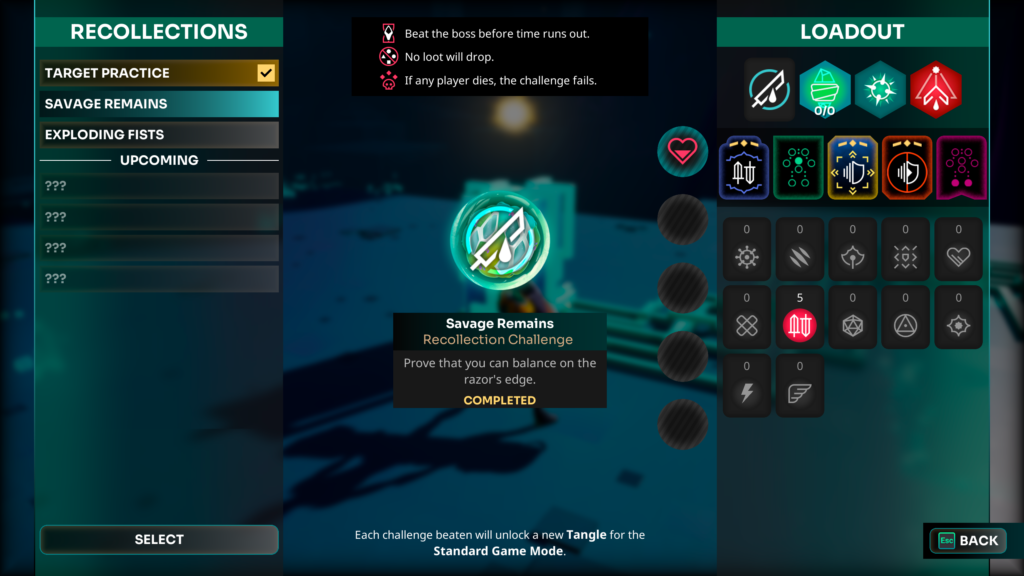Choose the Savage Remains challenge
1024x576 pixels.
[x=158, y=104]
